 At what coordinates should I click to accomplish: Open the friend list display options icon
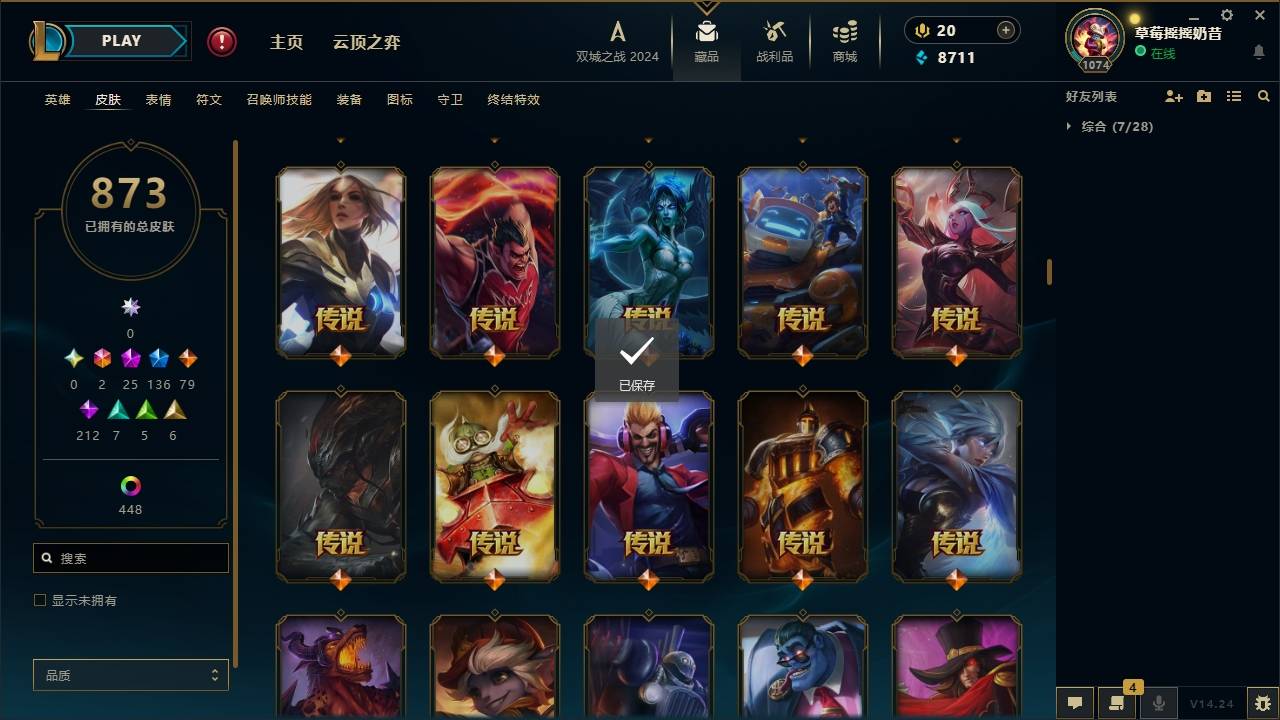point(1234,96)
